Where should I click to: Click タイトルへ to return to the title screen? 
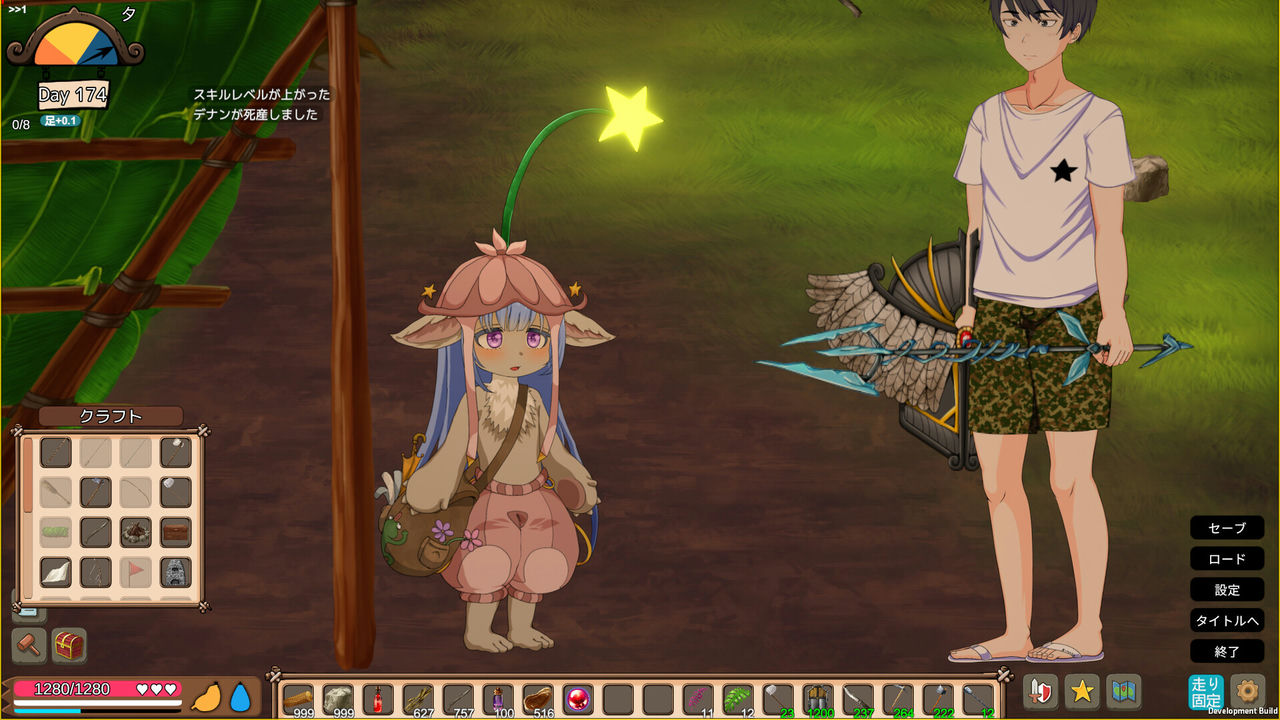(1227, 621)
